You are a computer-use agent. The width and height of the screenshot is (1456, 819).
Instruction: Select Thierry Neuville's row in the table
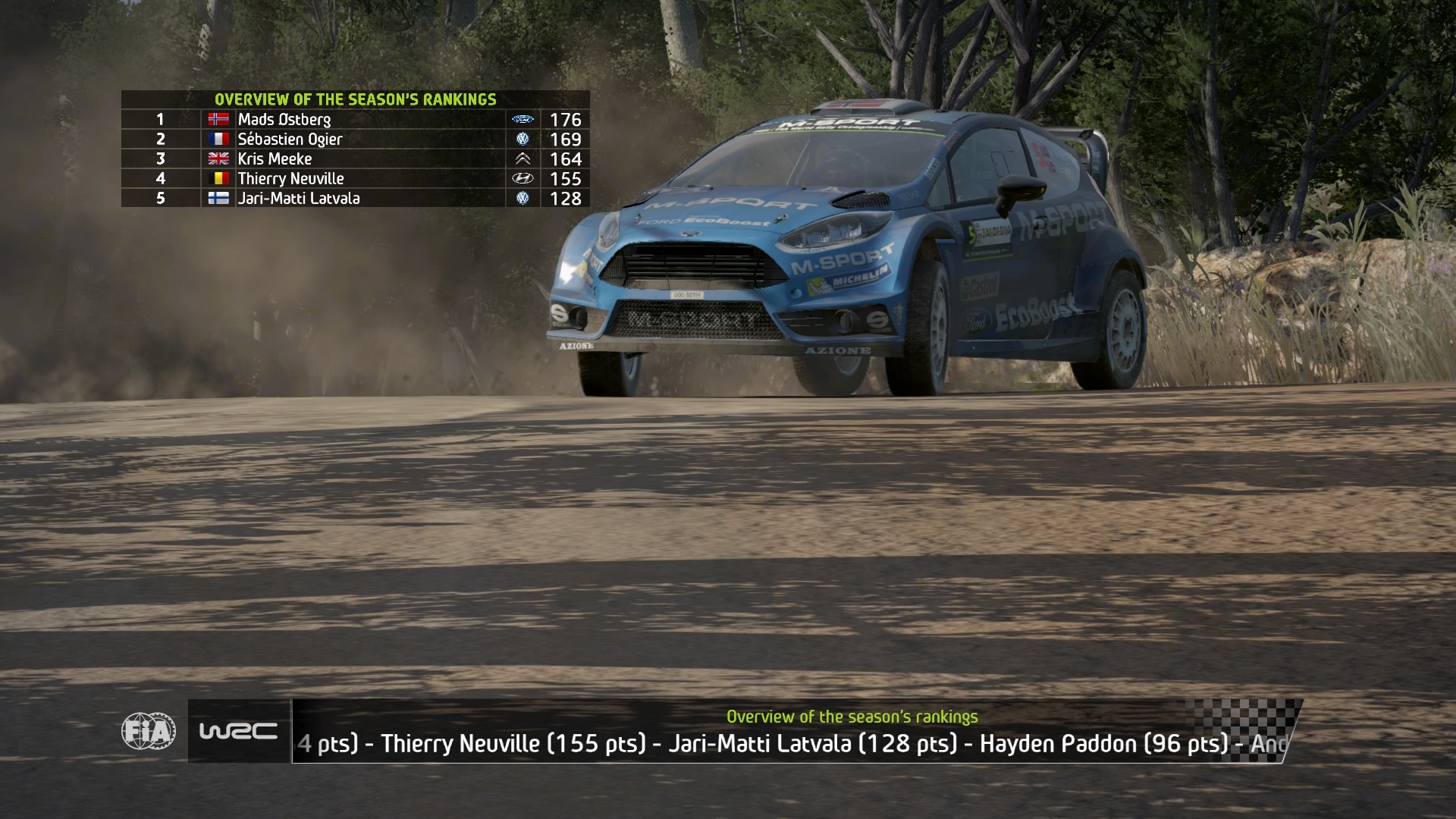tap(355, 178)
